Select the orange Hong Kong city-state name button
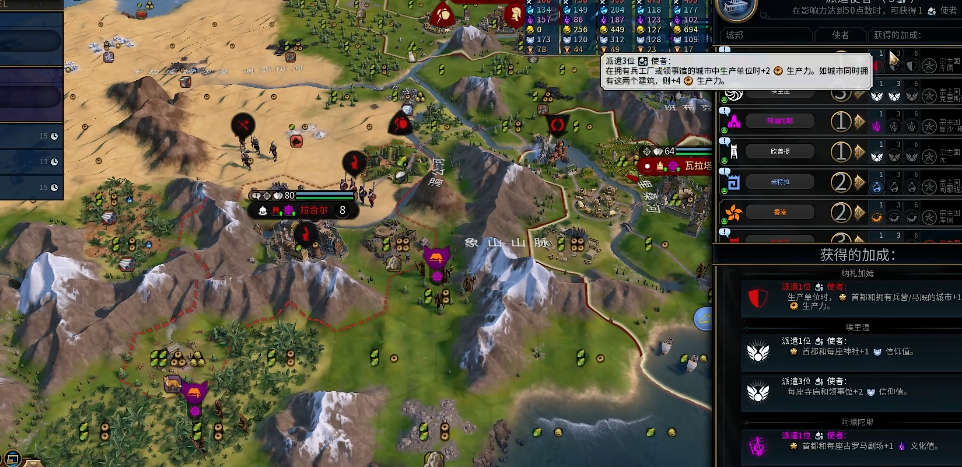962x467 pixels. tap(779, 213)
